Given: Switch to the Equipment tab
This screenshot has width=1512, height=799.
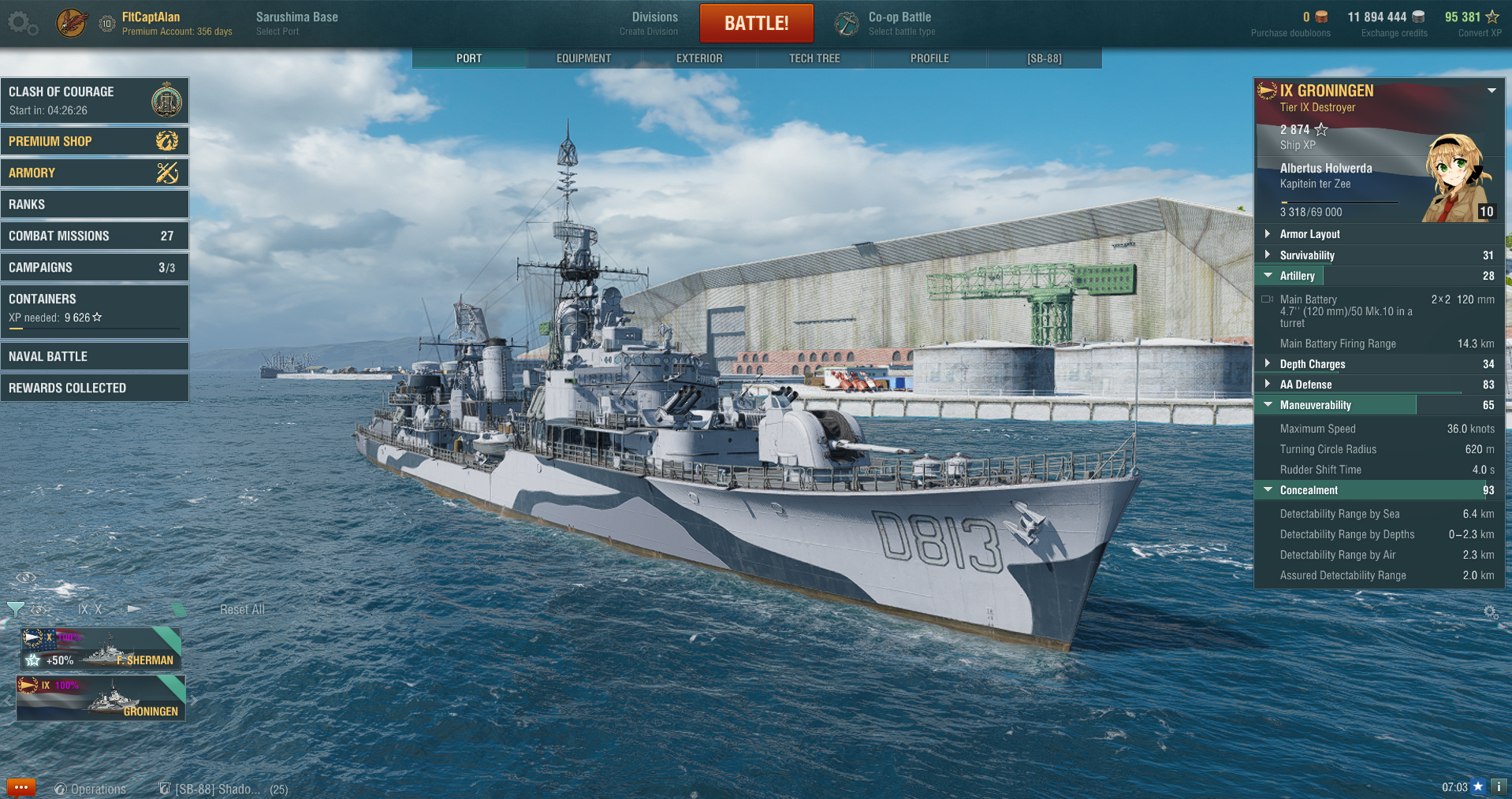Looking at the screenshot, I should 583,58.
